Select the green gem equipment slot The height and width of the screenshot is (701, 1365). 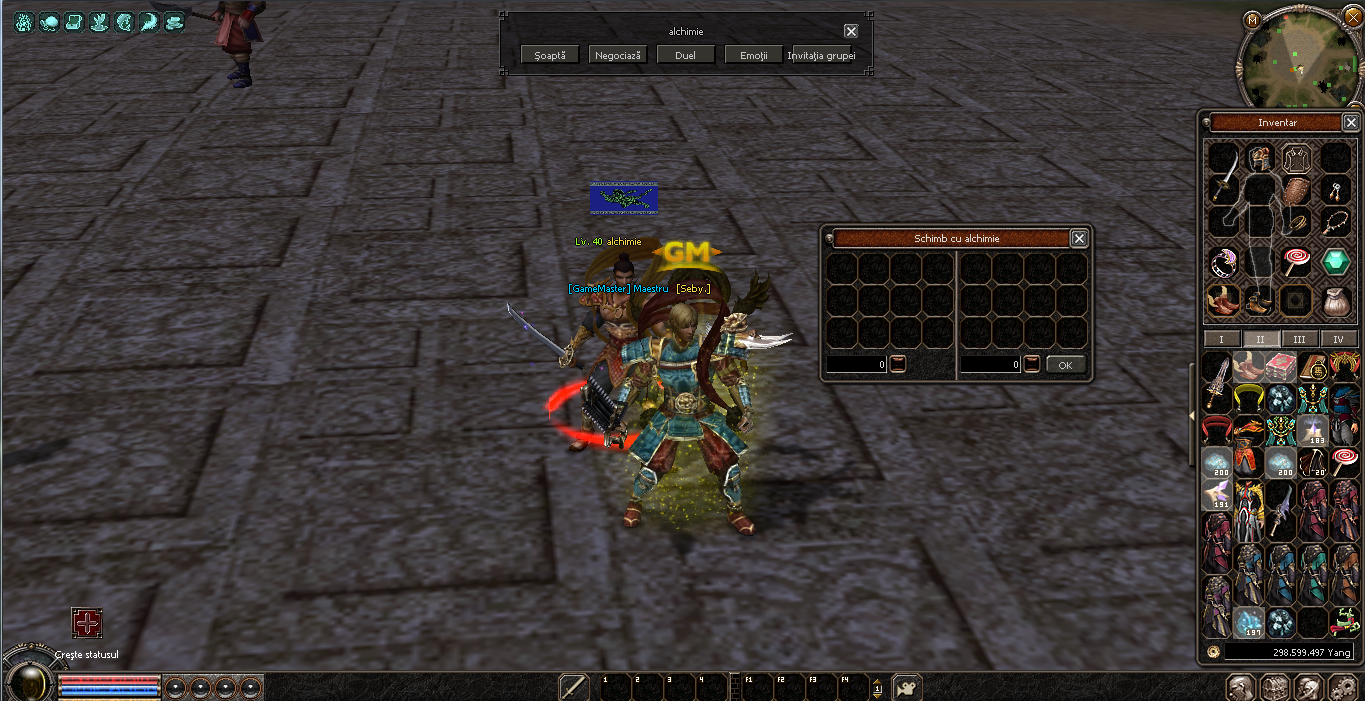tap(1336, 262)
